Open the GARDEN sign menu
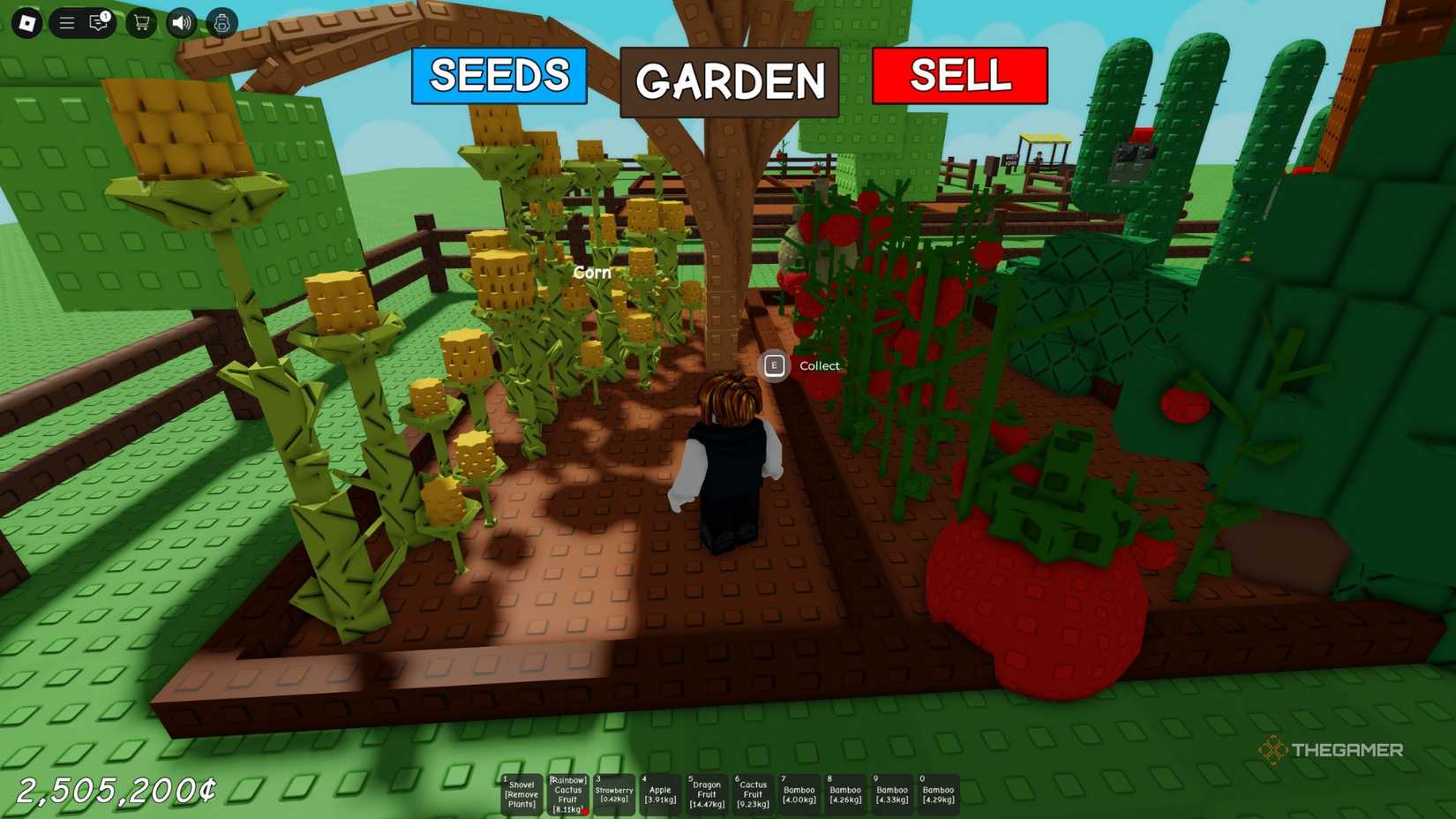 pyautogui.click(x=727, y=82)
